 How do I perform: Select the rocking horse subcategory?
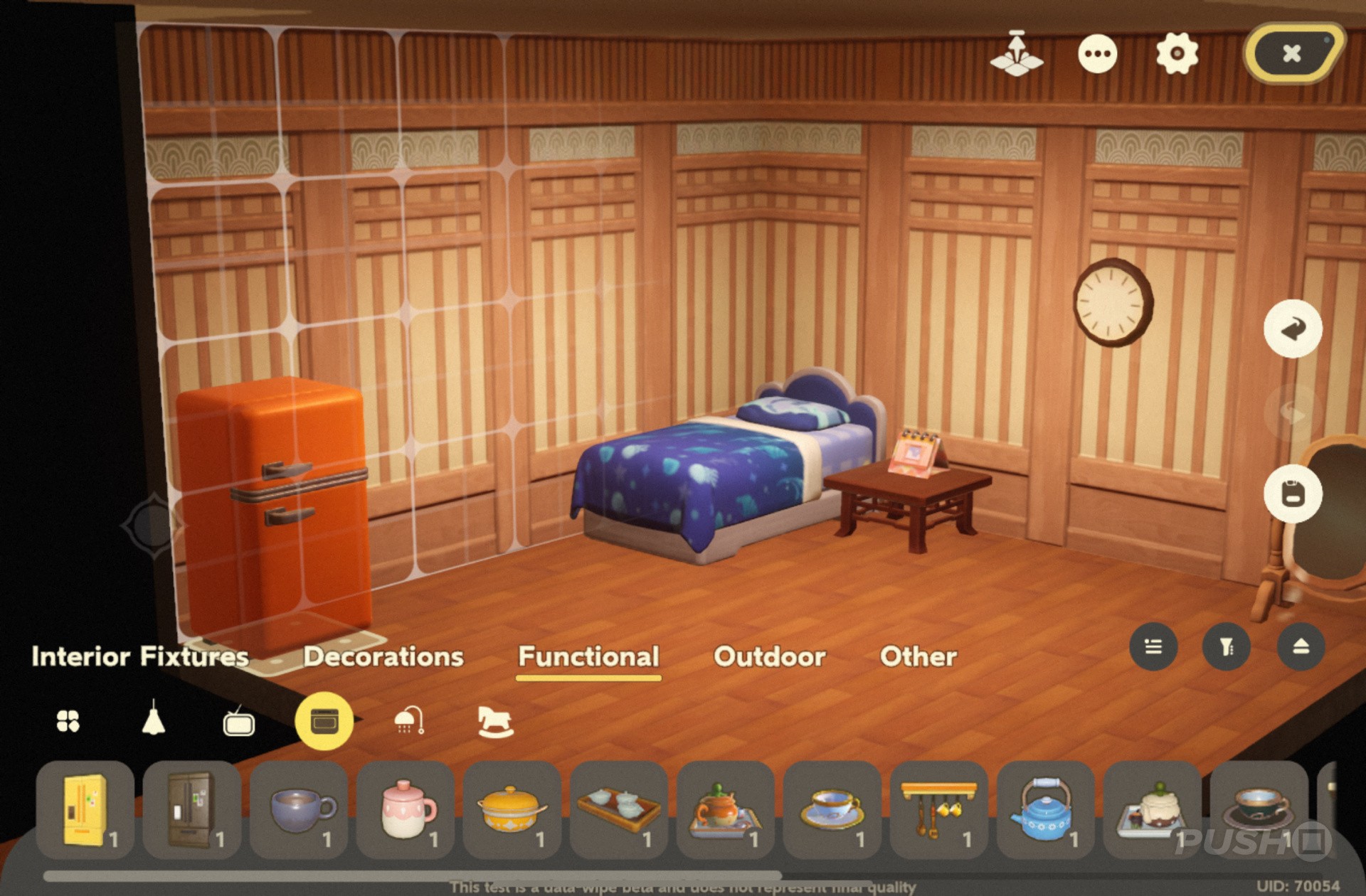(x=495, y=720)
